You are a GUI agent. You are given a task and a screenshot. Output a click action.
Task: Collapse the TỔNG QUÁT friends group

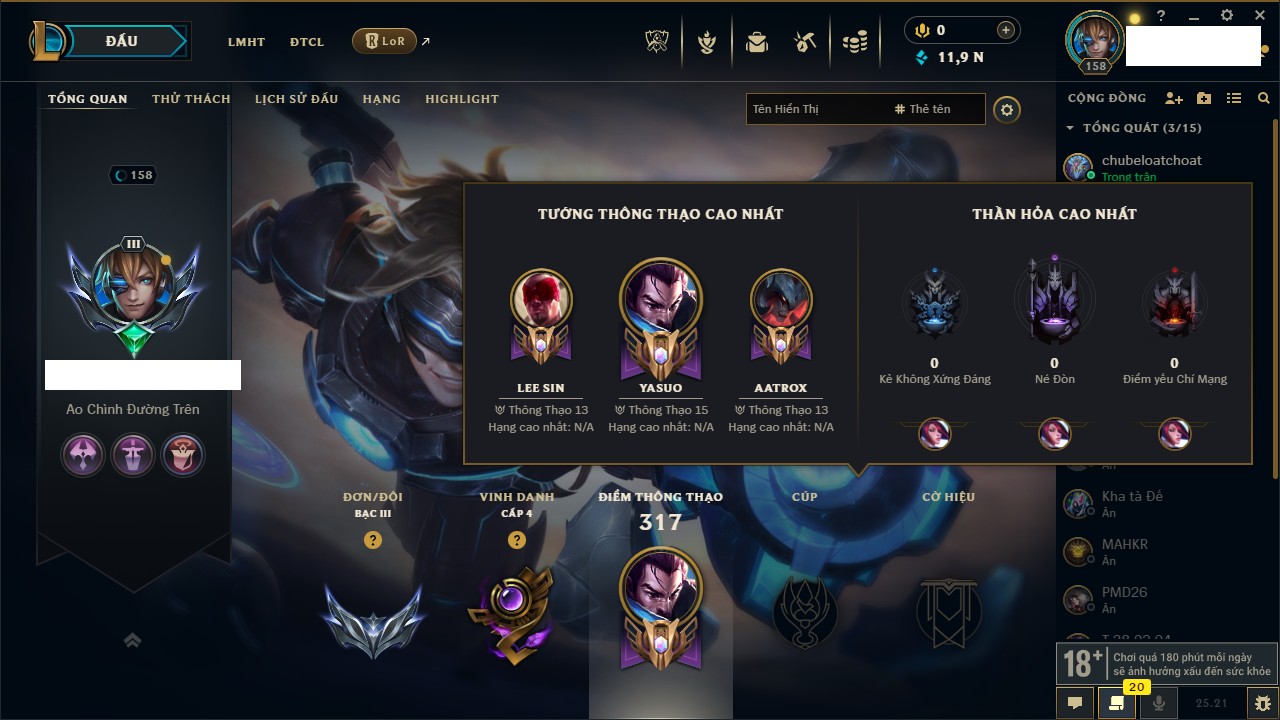(x=1071, y=128)
